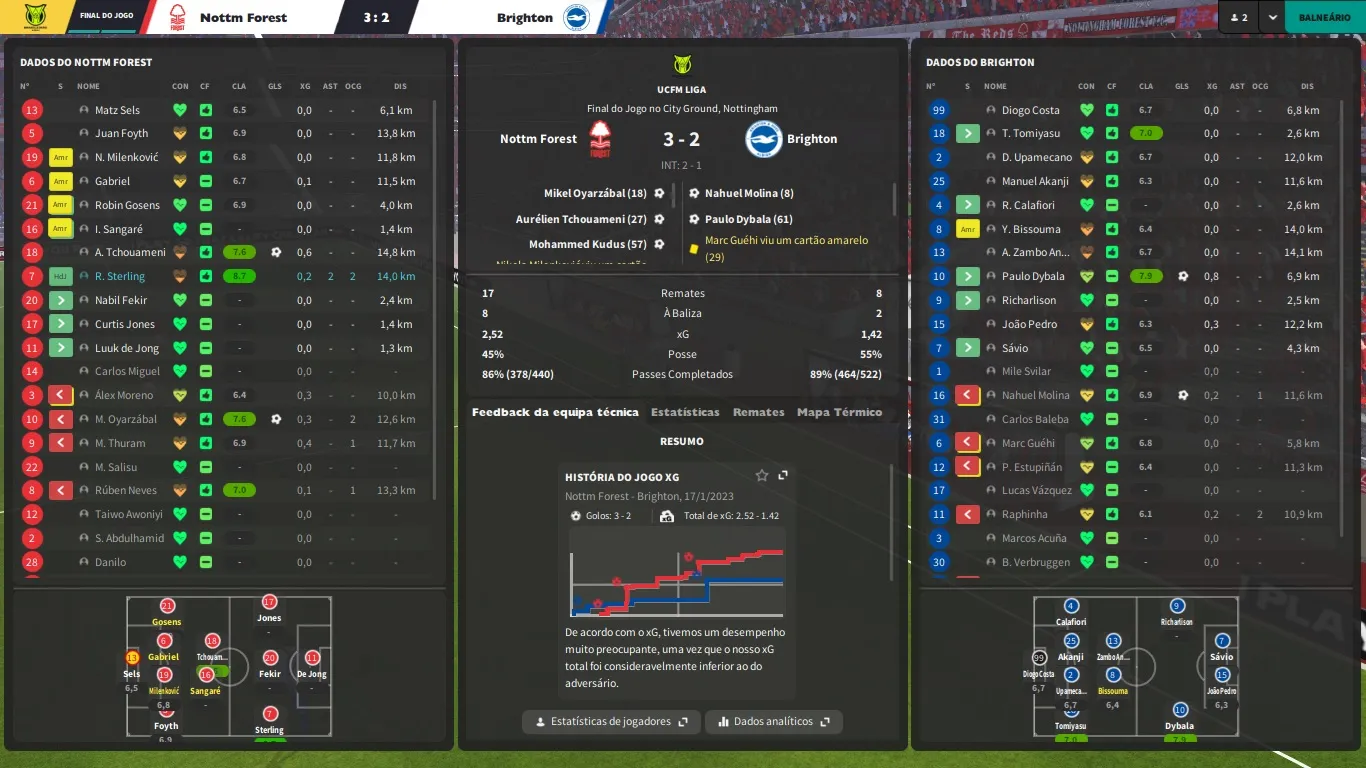Select Feedback da equipa técnica tab
Viewport: 1366px width, 768px height.
555,412
